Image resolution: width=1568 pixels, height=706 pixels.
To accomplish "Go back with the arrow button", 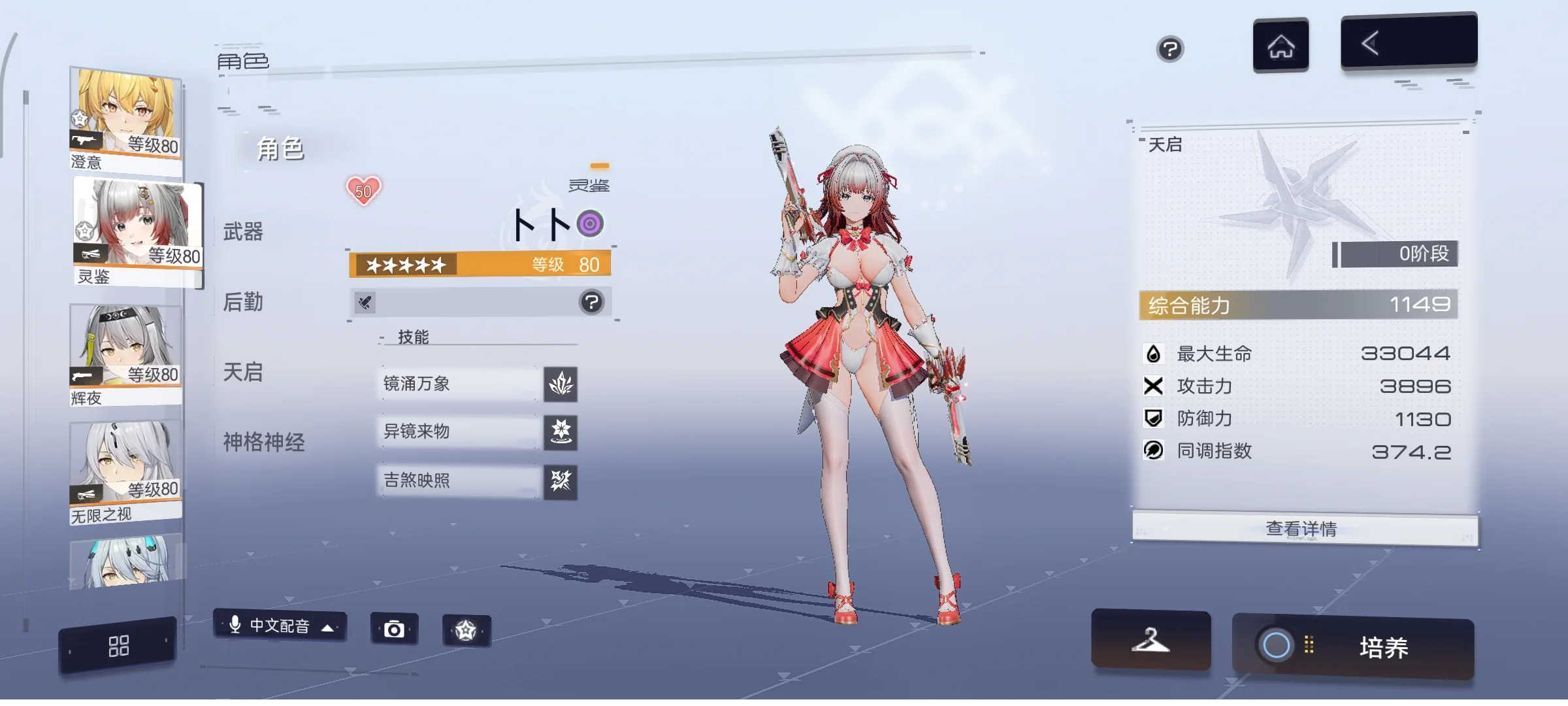I will point(1409,42).
